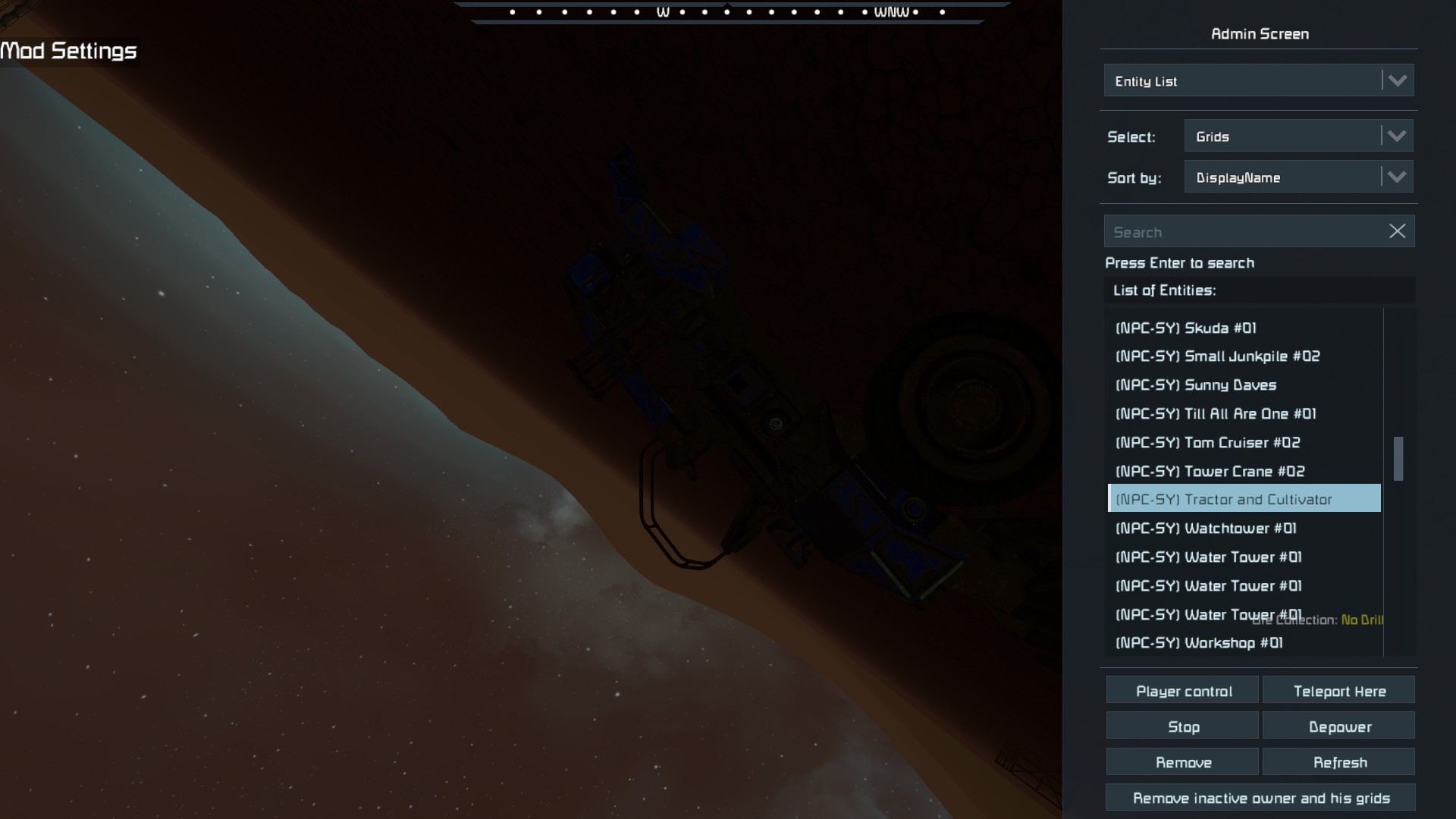The image size is (1456, 819).
Task: Choose the Tower Crane #02 grid
Action: 1210,472
